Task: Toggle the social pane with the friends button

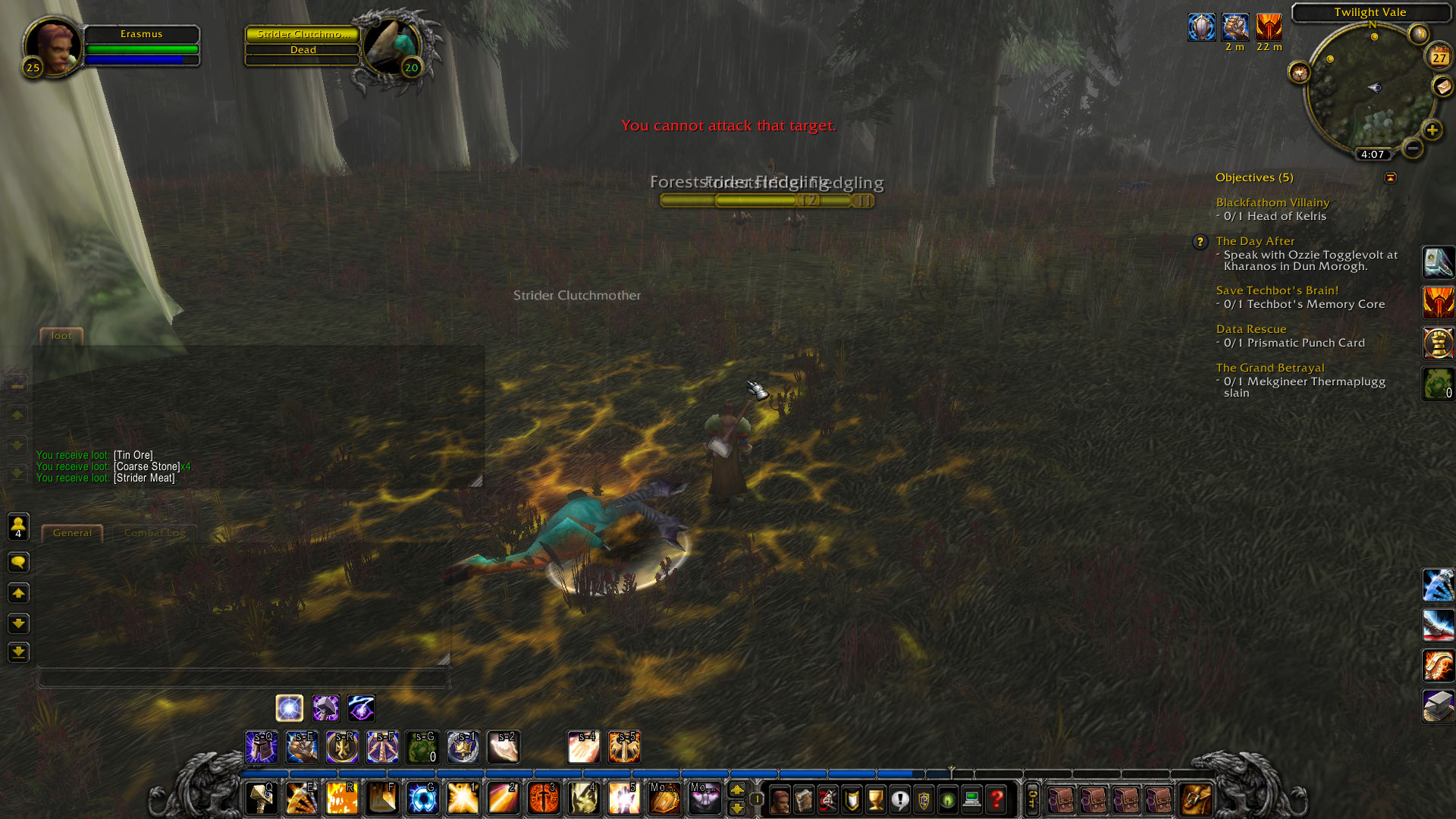Action: pos(18,527)
